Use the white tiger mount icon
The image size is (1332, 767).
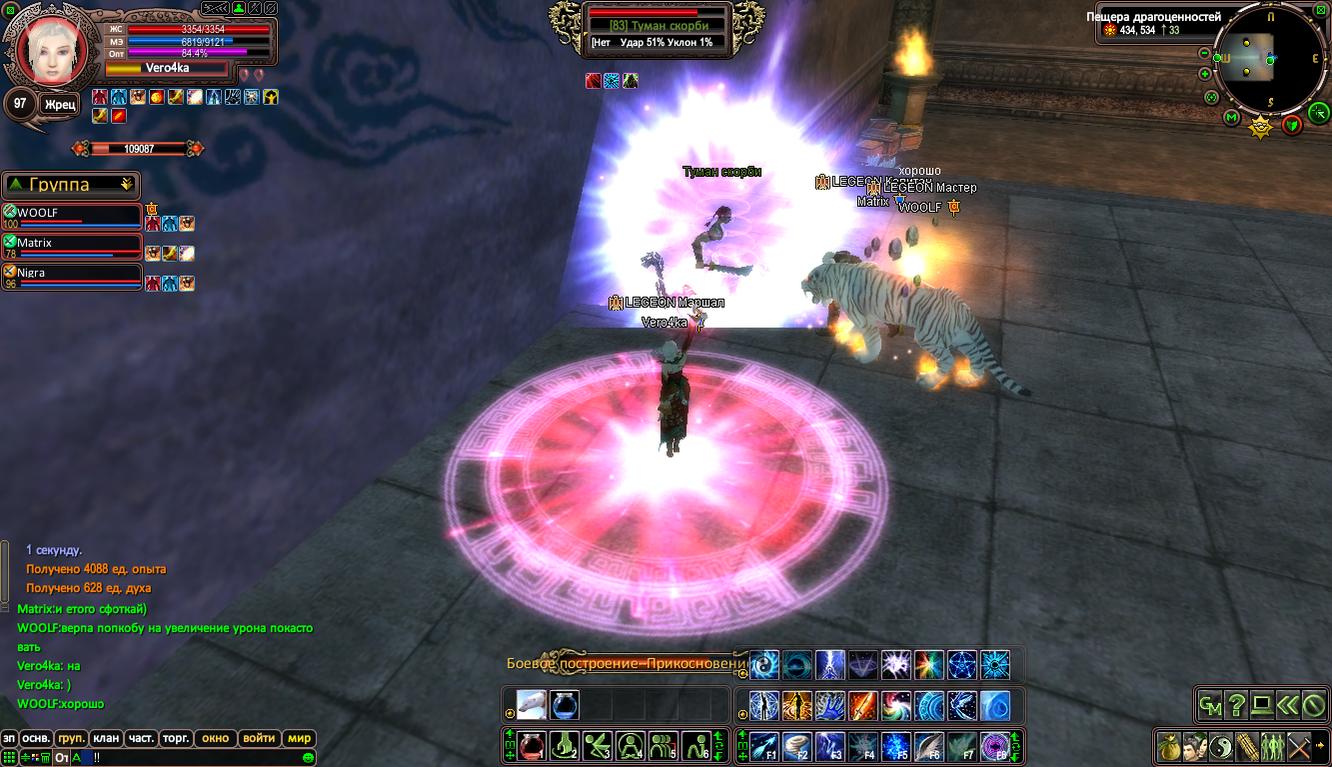[x=531, y=705]
